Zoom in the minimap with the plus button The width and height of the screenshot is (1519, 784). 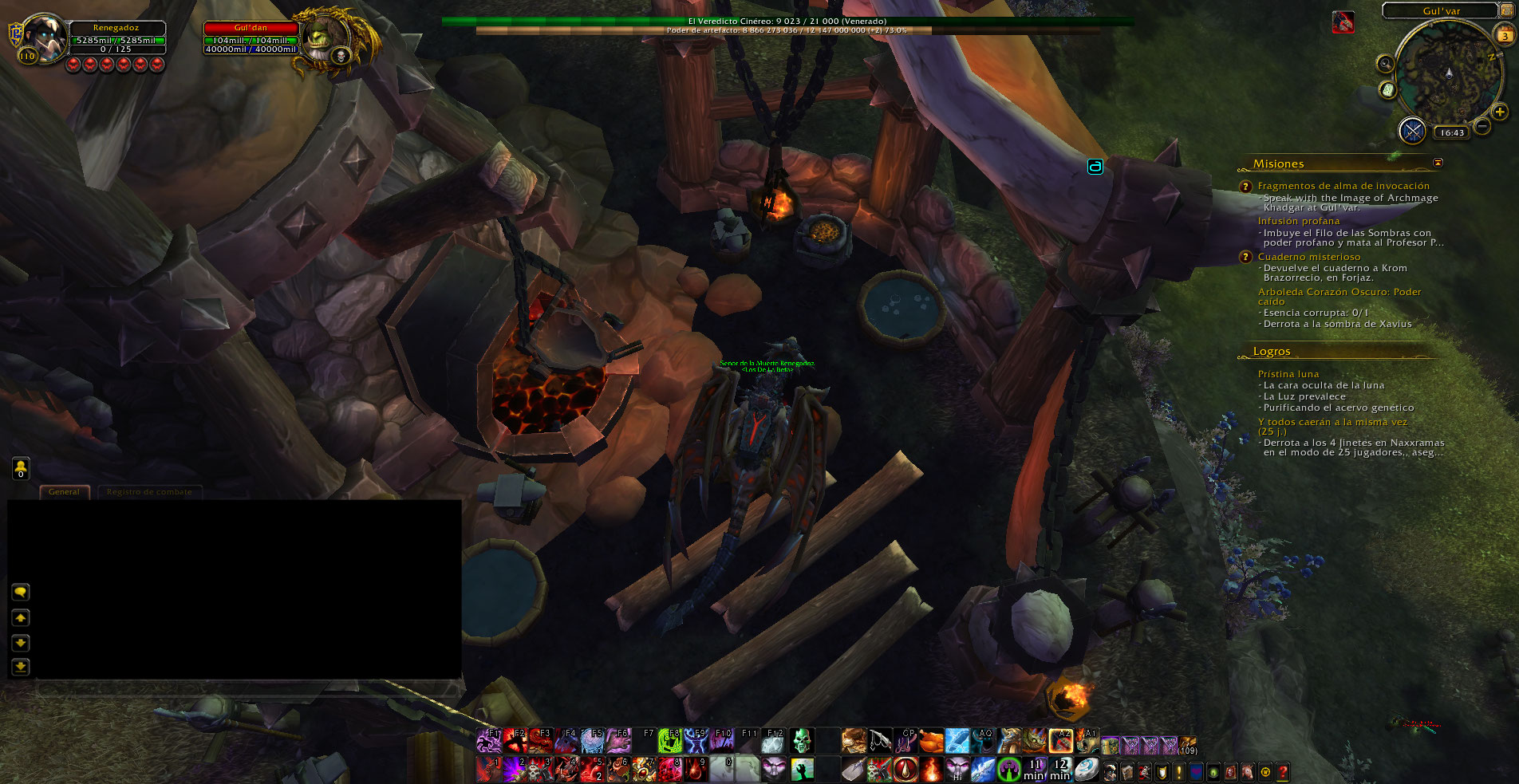pos(1500,112)
